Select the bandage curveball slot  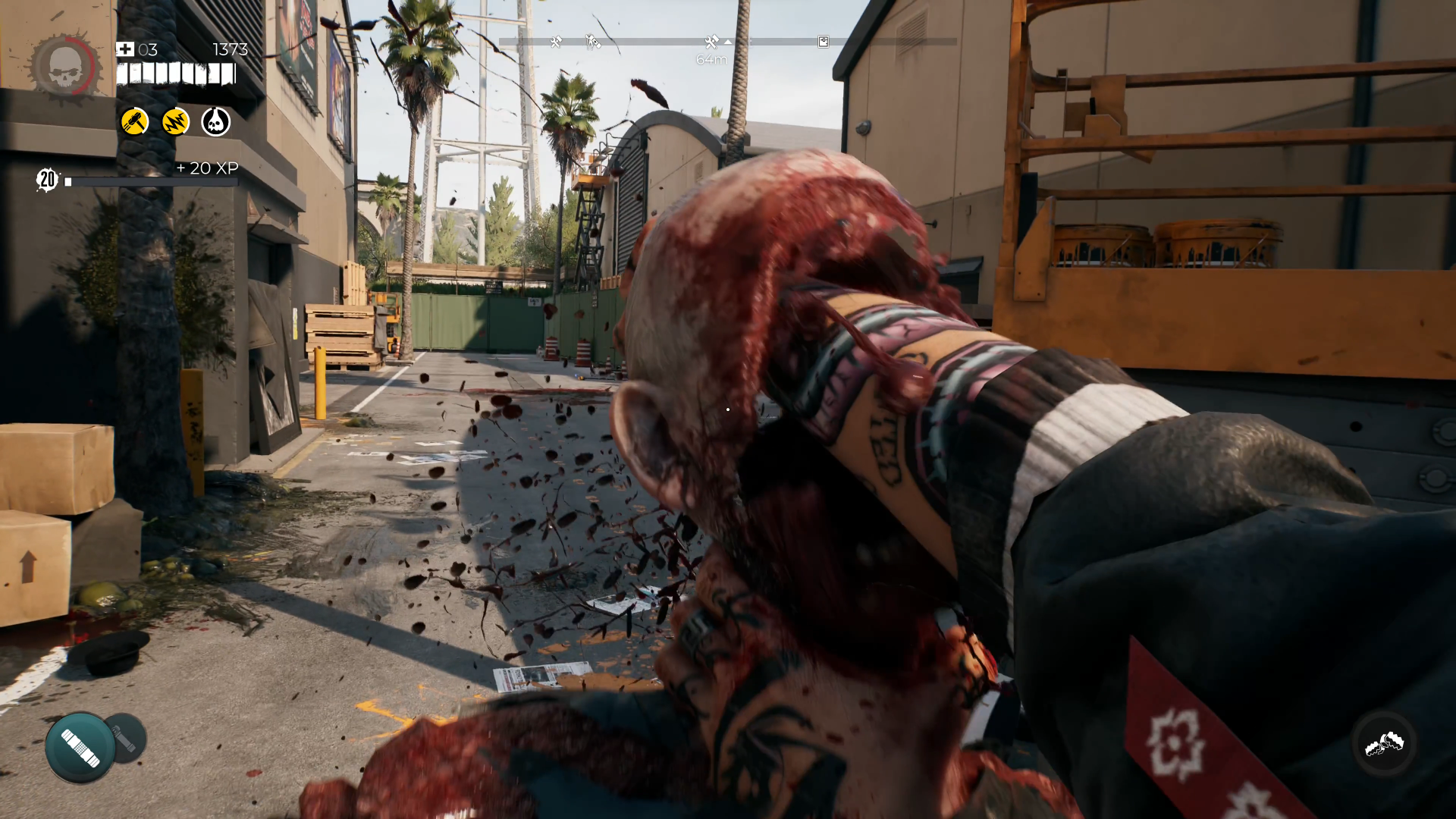[x=80, y=748]
